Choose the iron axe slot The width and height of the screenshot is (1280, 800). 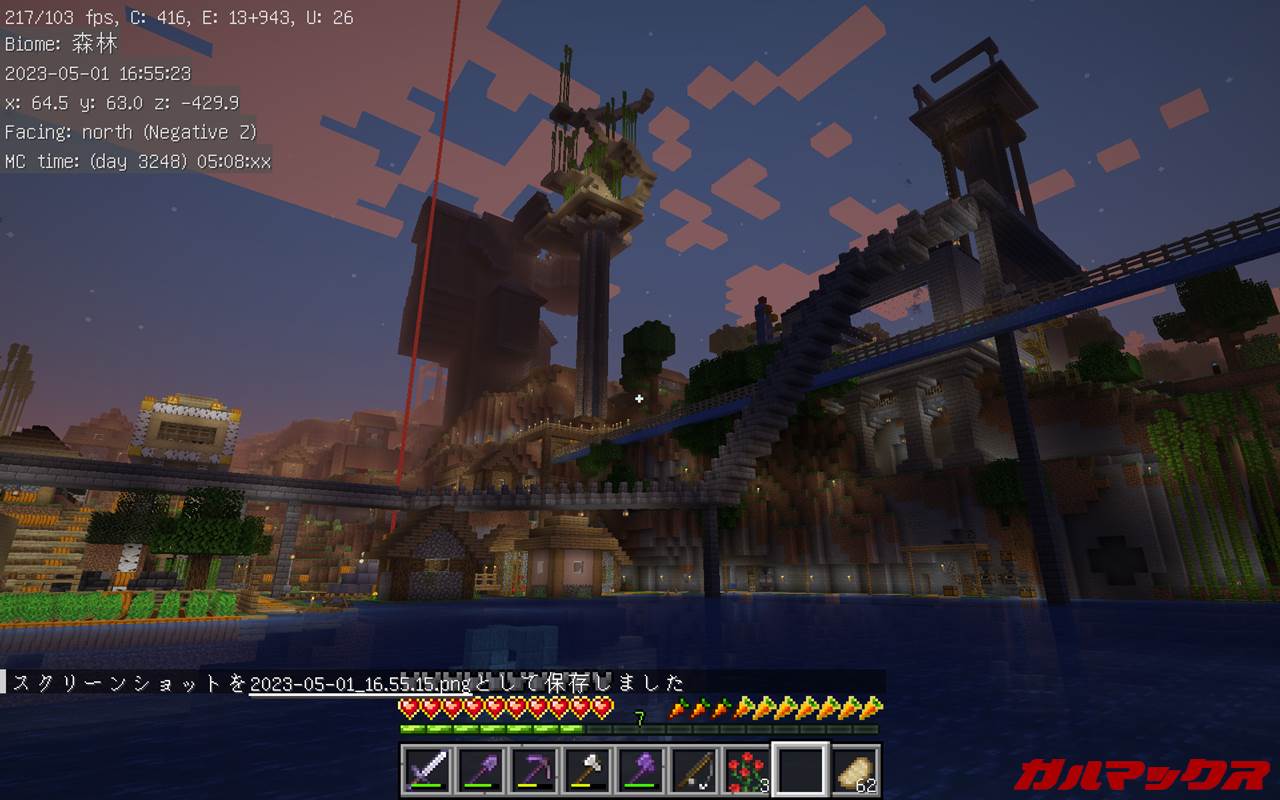coord(586,770)
